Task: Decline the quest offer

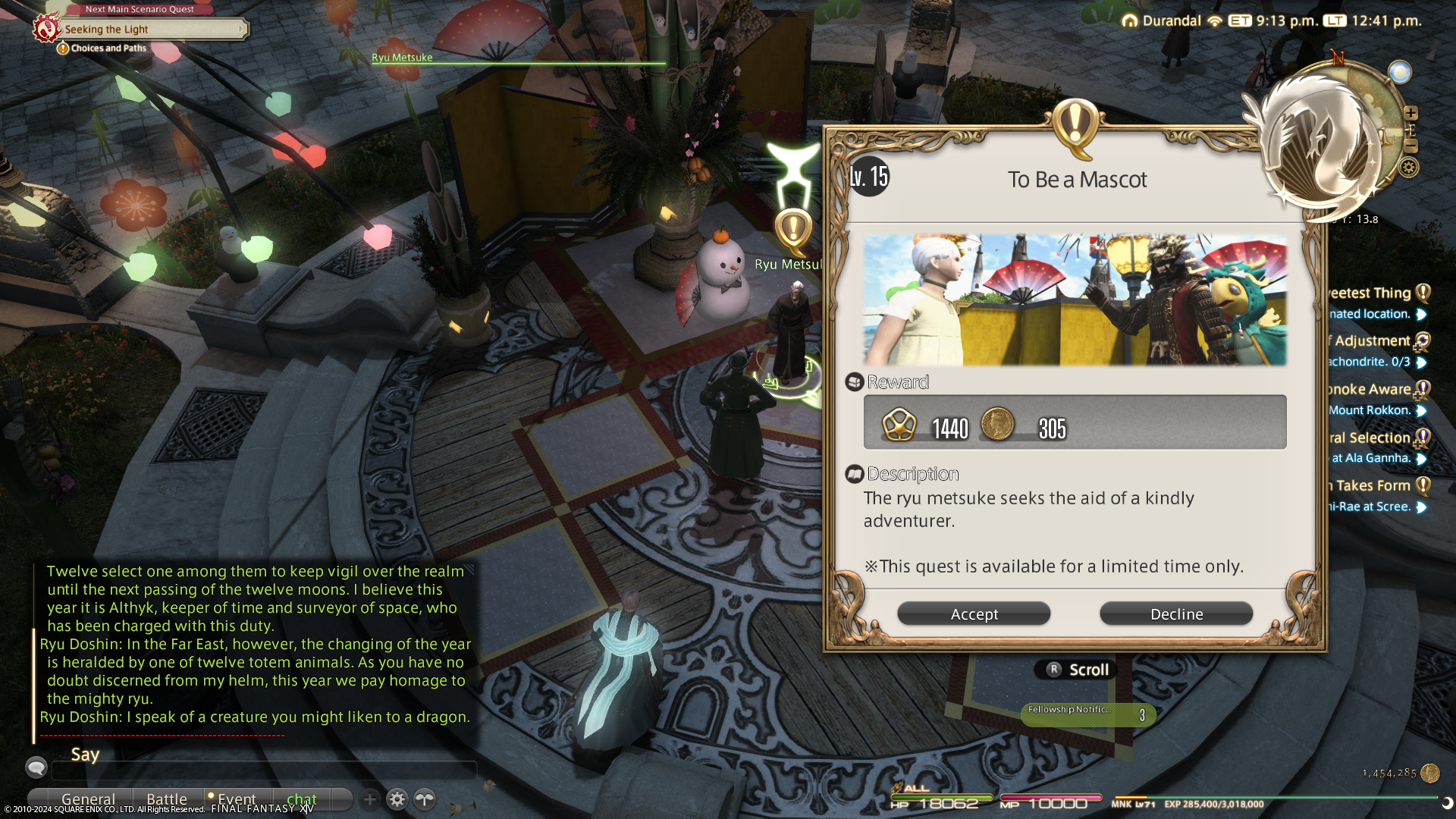Action: tap(1176, 614)
